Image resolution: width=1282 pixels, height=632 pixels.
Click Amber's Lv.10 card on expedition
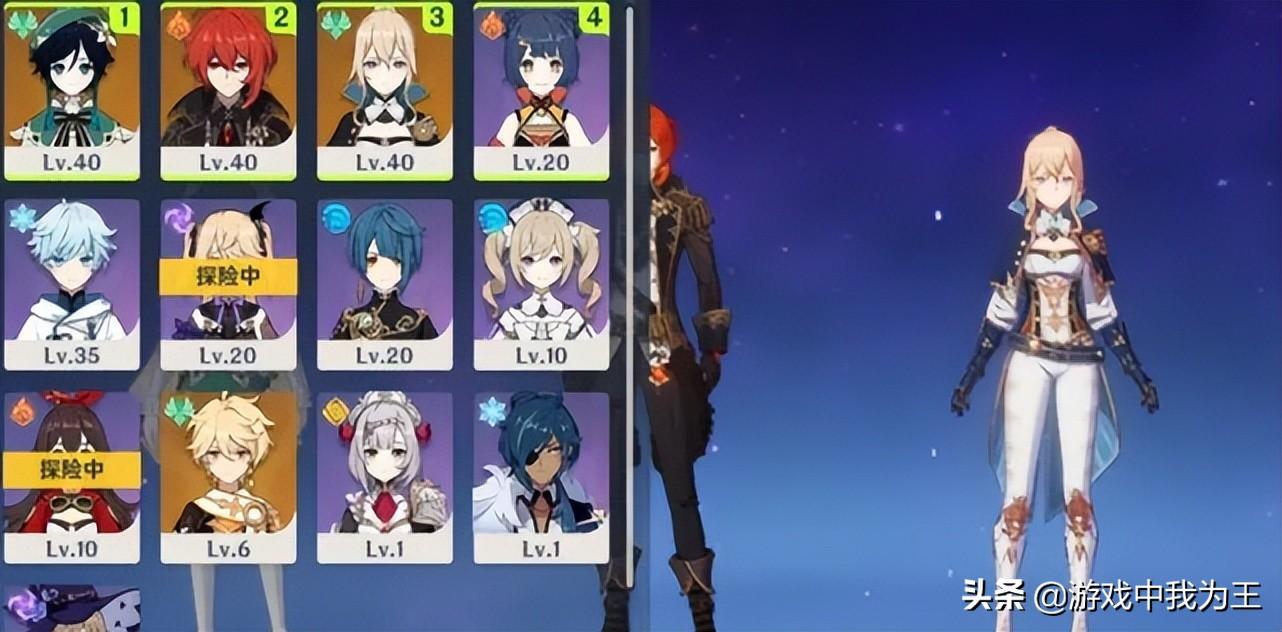click(72, 477)
